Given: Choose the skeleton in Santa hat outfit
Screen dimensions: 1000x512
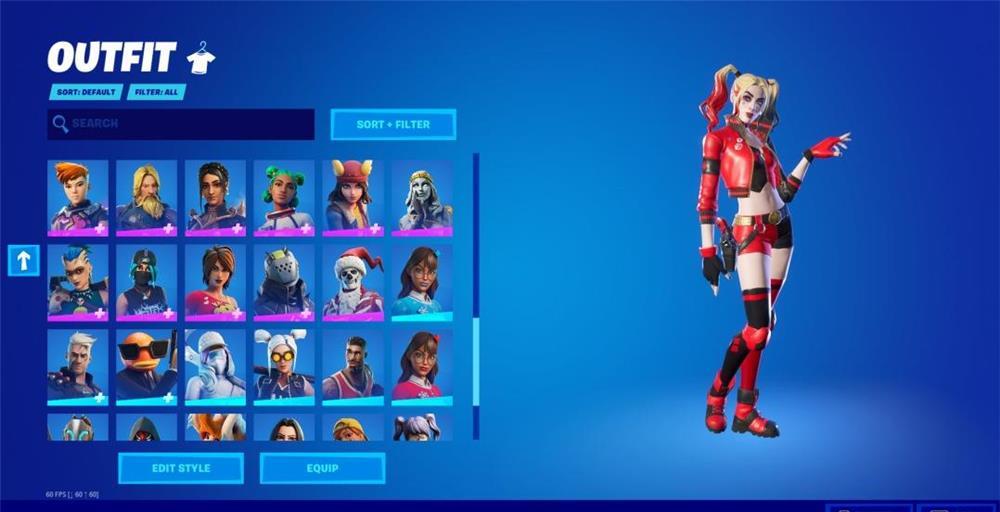Looking at the screenshot, I should 353,282.
